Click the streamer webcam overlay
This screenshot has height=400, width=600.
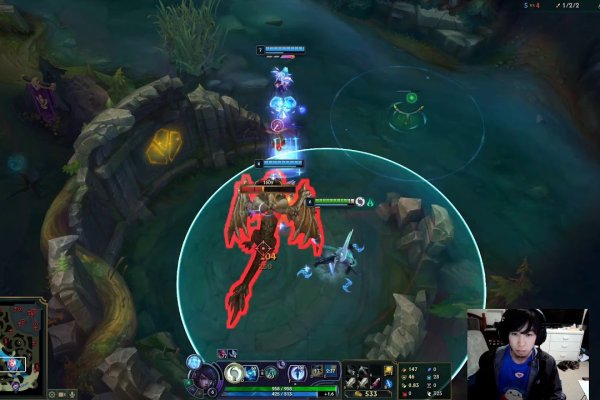pyautogui.click(x=528, y=354)
